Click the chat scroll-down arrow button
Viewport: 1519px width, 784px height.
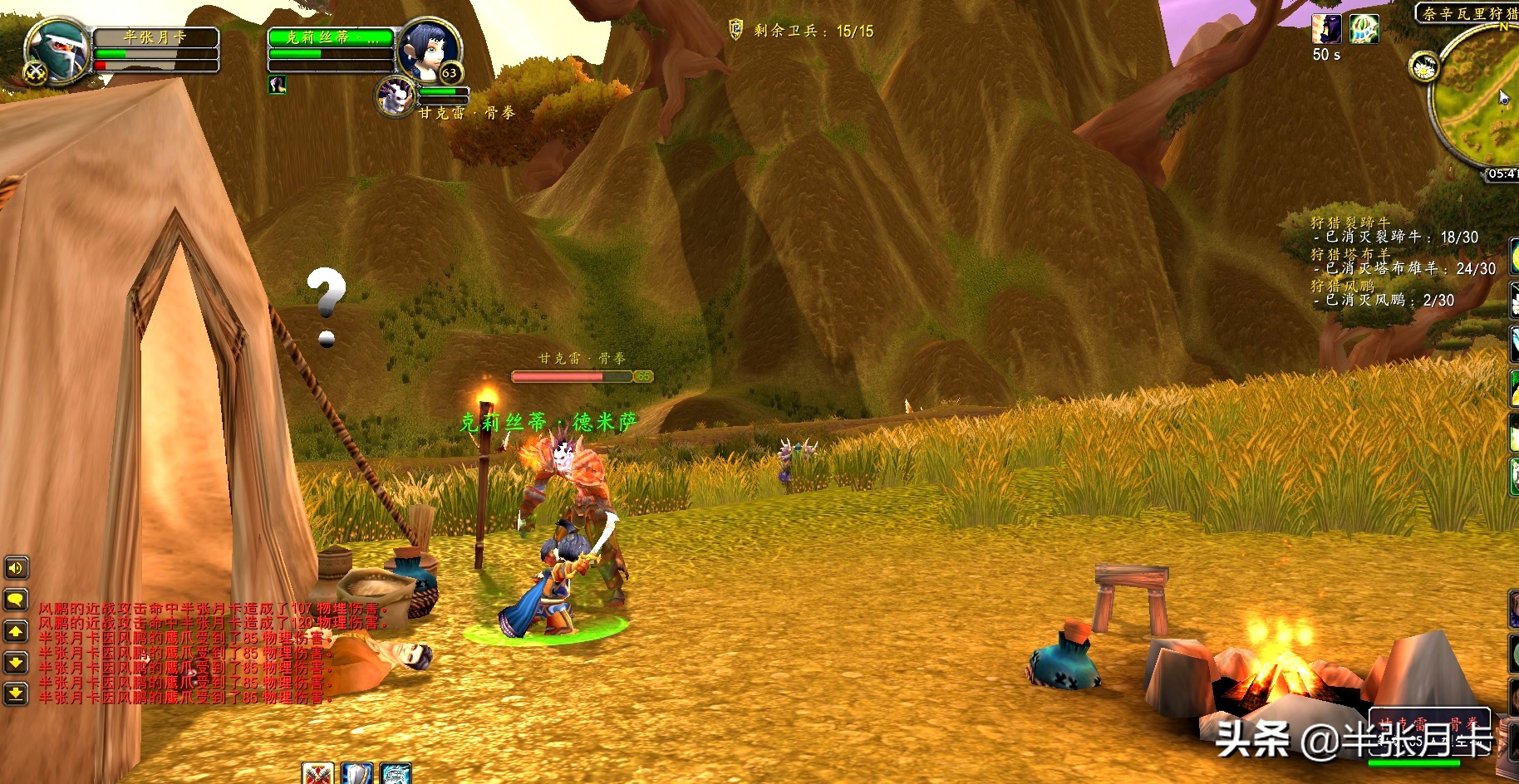point(16,662)
